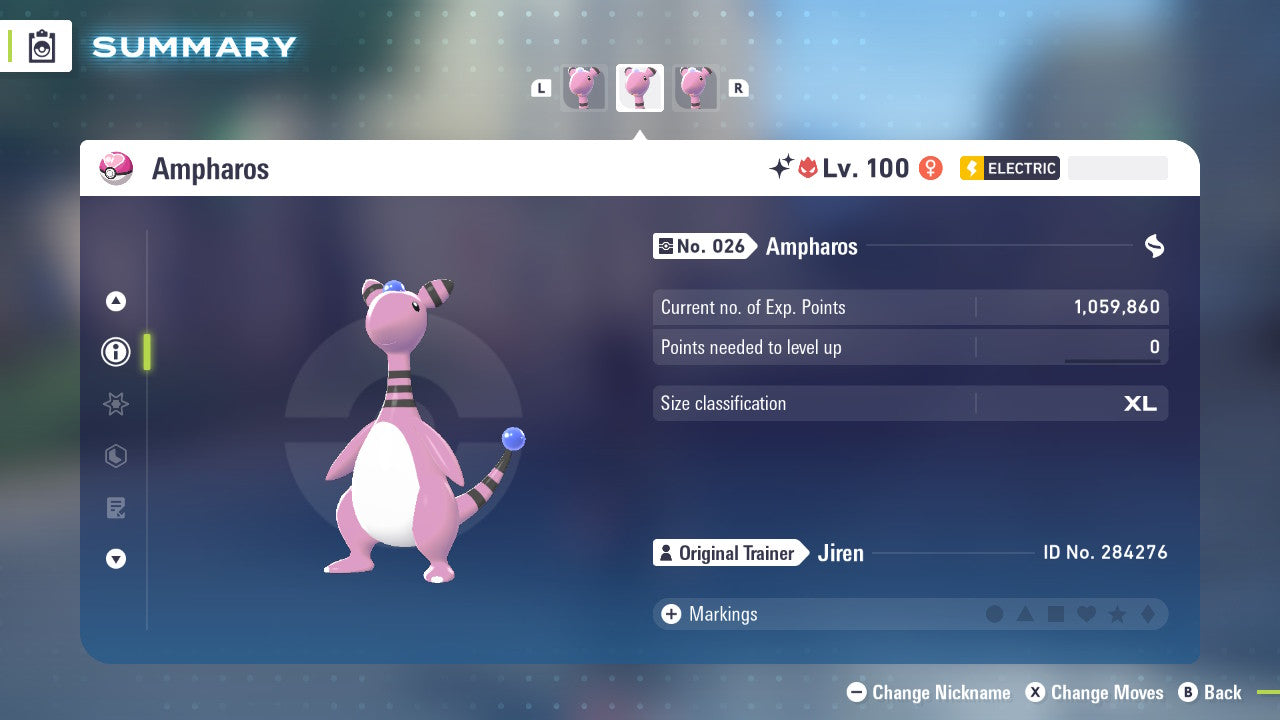Toggle the circle marking

995,614
